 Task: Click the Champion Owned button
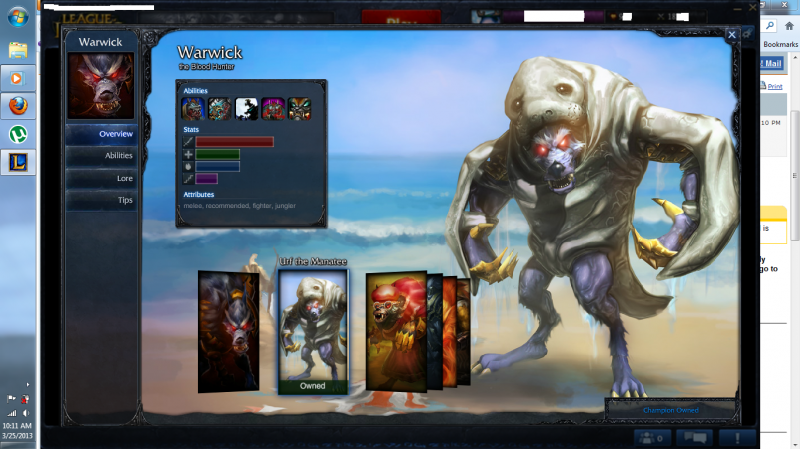click(x=670, y=410)
